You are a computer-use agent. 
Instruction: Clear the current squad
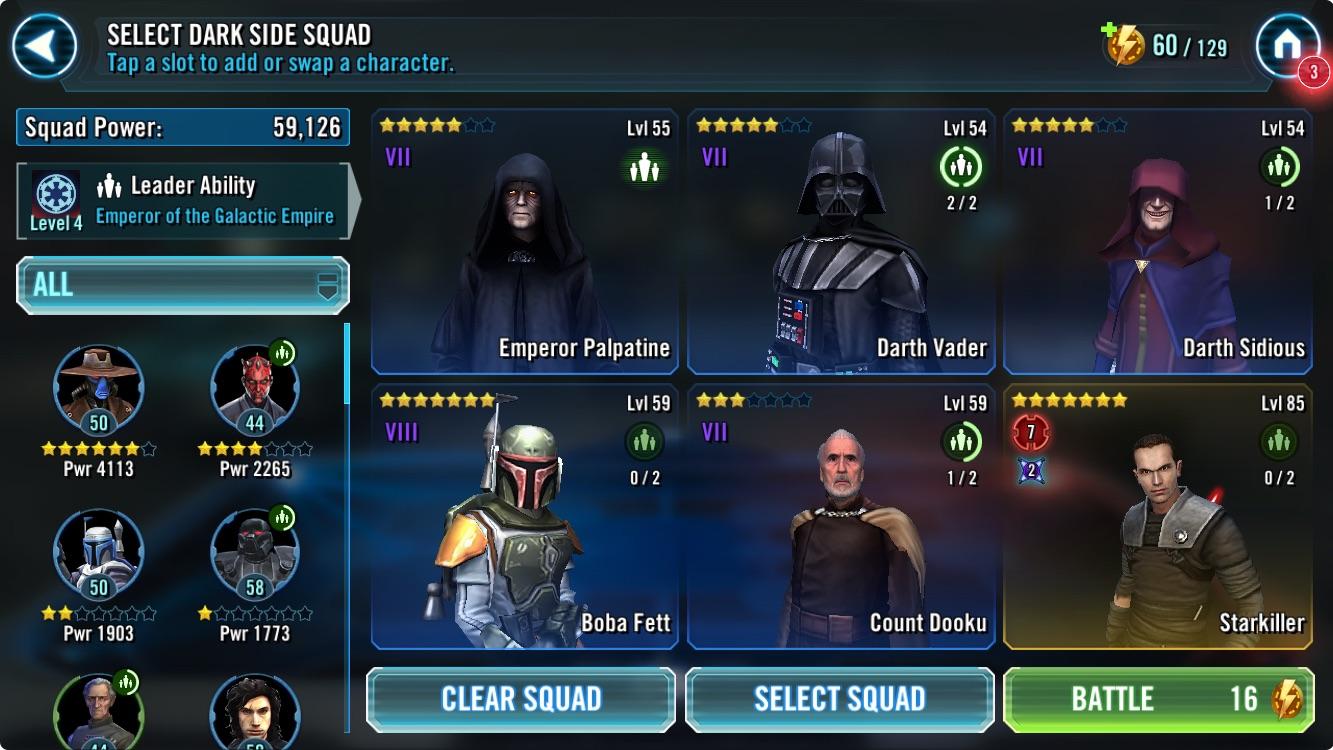coord(521,699)
